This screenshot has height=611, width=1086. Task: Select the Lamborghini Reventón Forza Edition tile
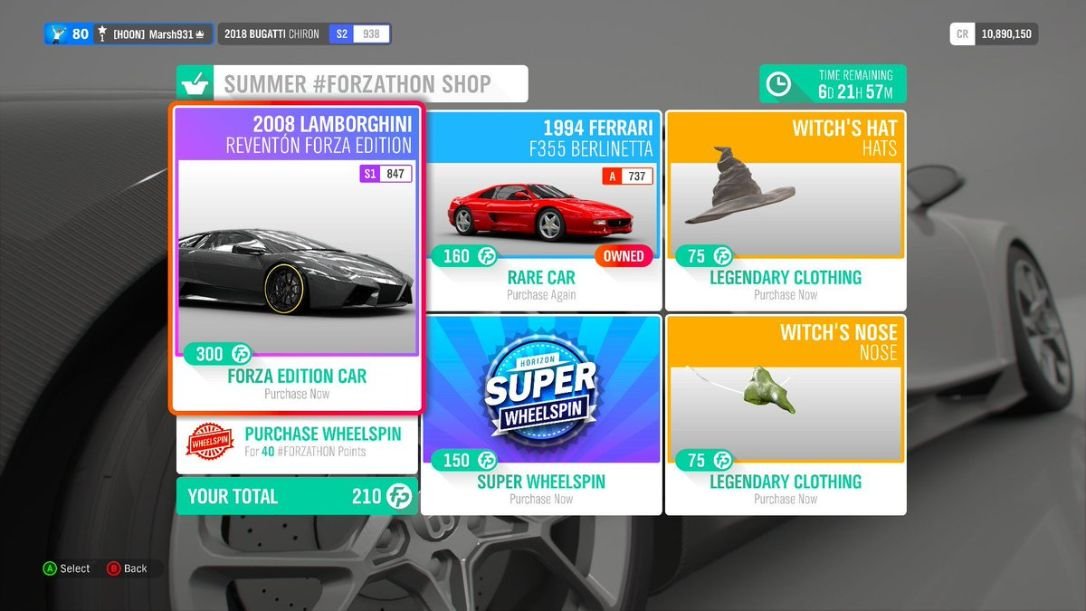pyautogui.click(x=297, y=258)
